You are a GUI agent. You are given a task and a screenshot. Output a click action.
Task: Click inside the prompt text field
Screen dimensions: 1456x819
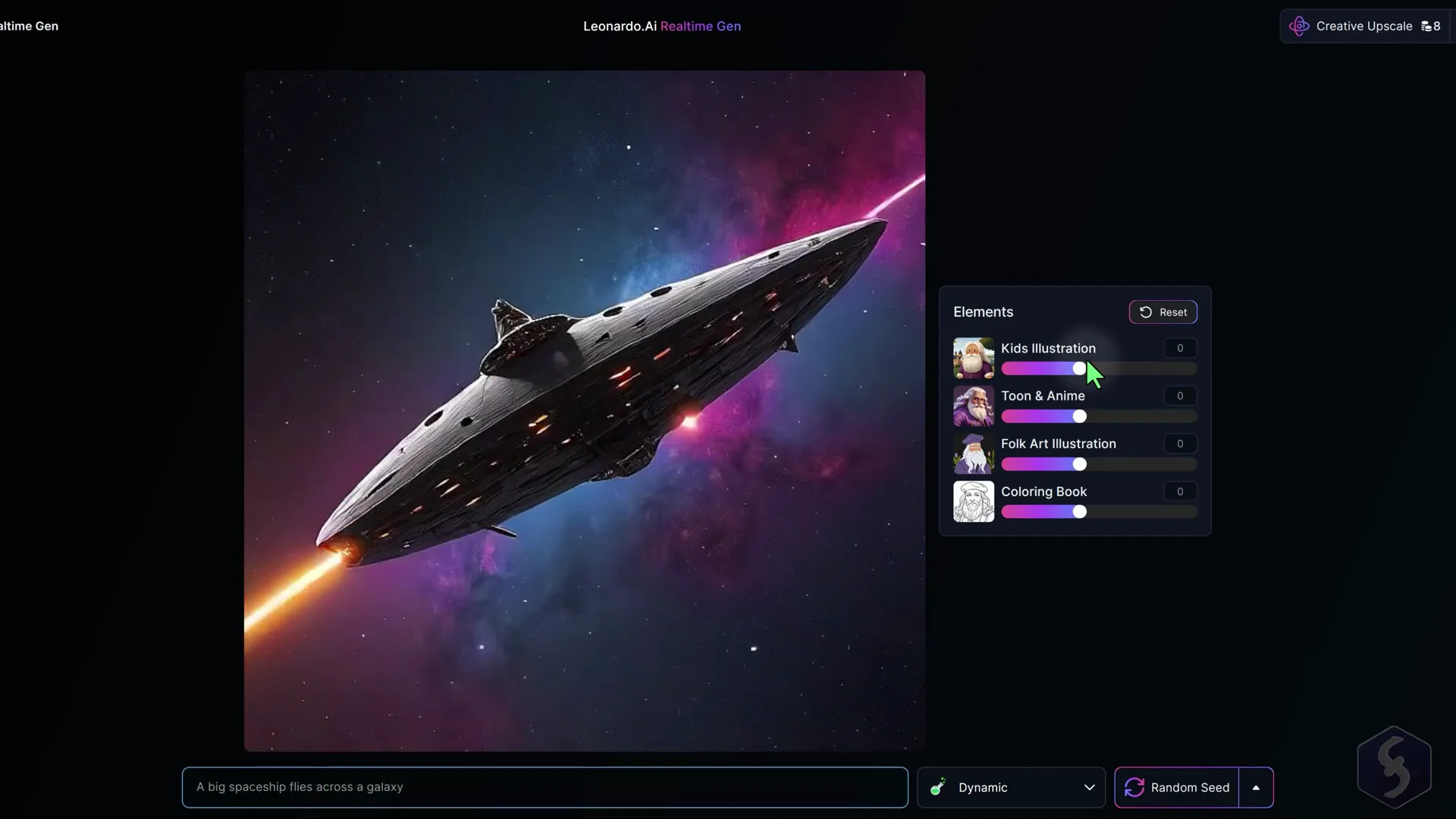(543, 787)
